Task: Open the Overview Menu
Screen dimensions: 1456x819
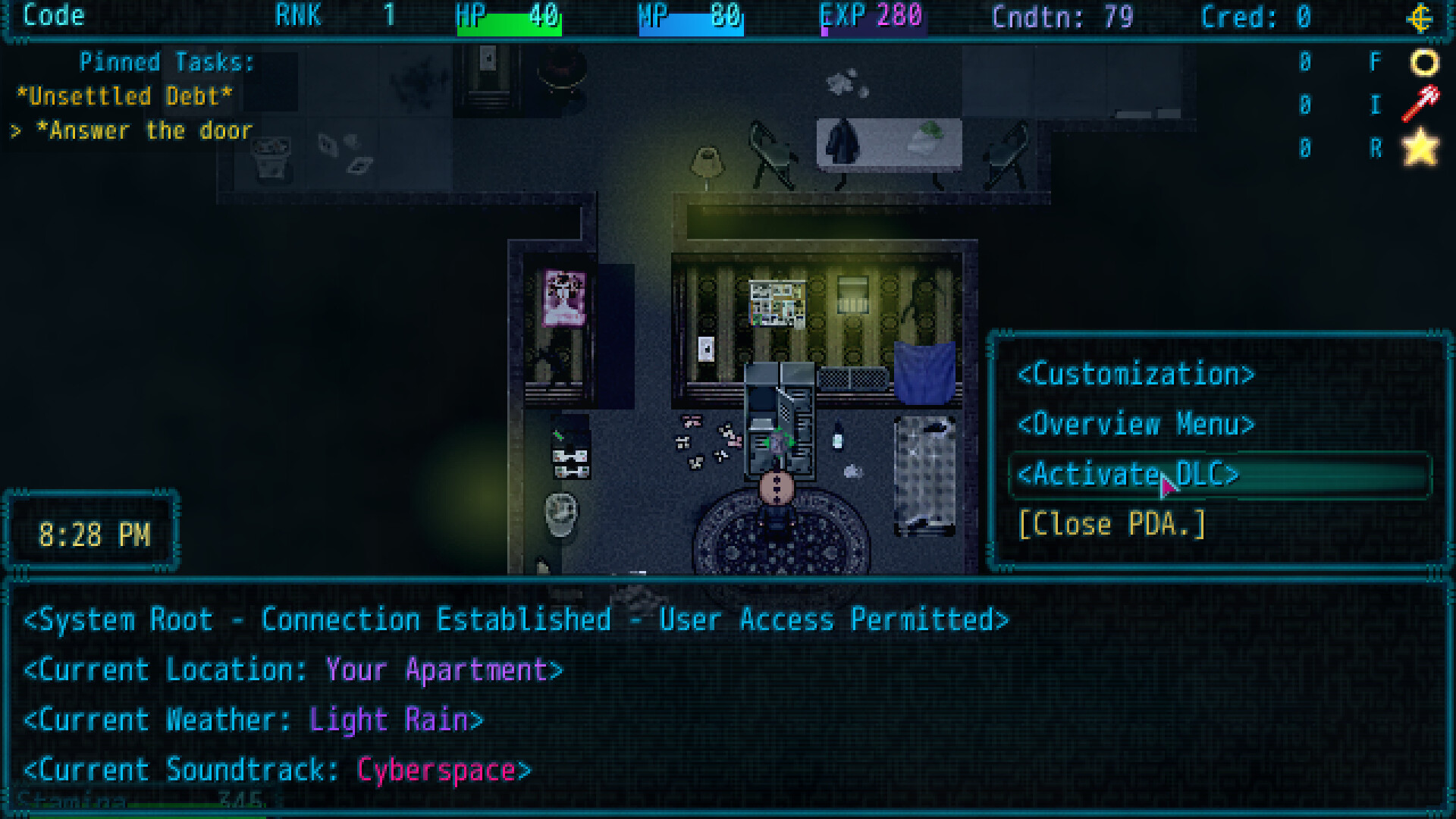Action: point(1136,425)
